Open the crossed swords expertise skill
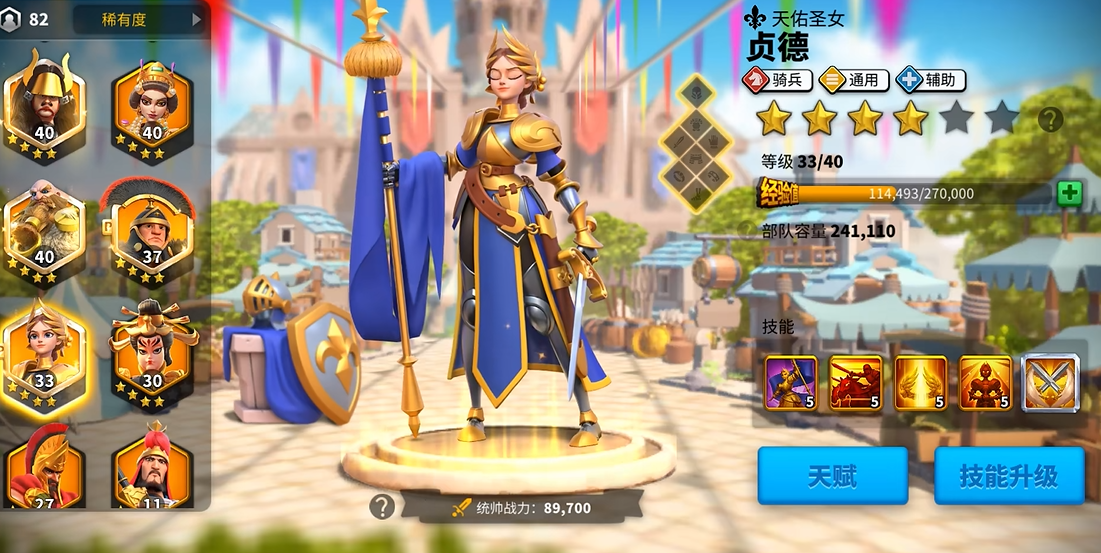1101x553 pixels. click(1050, 383)
